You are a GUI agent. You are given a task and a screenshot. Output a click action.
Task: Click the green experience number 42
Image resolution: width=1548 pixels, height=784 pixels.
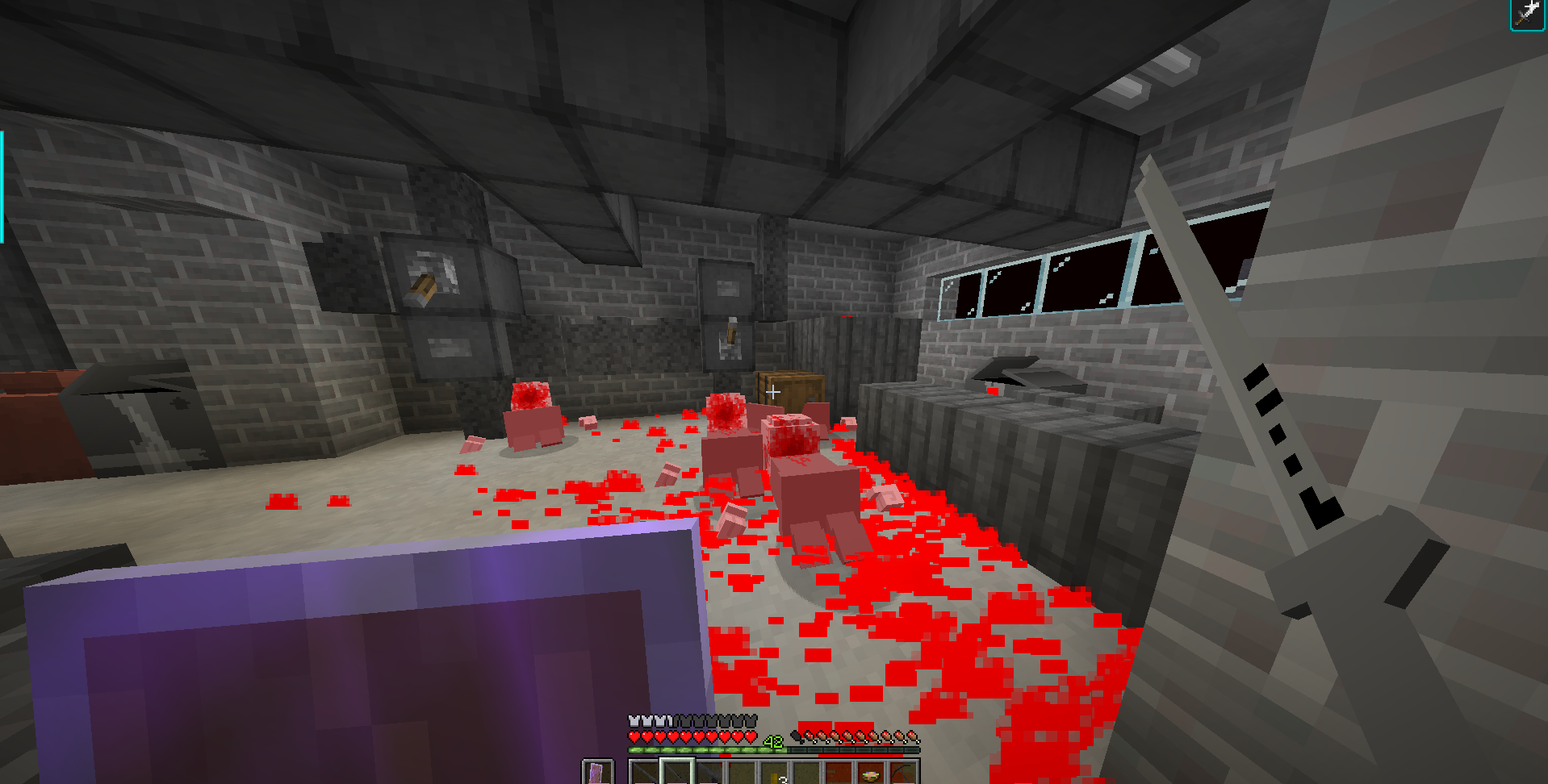(772, 740)
